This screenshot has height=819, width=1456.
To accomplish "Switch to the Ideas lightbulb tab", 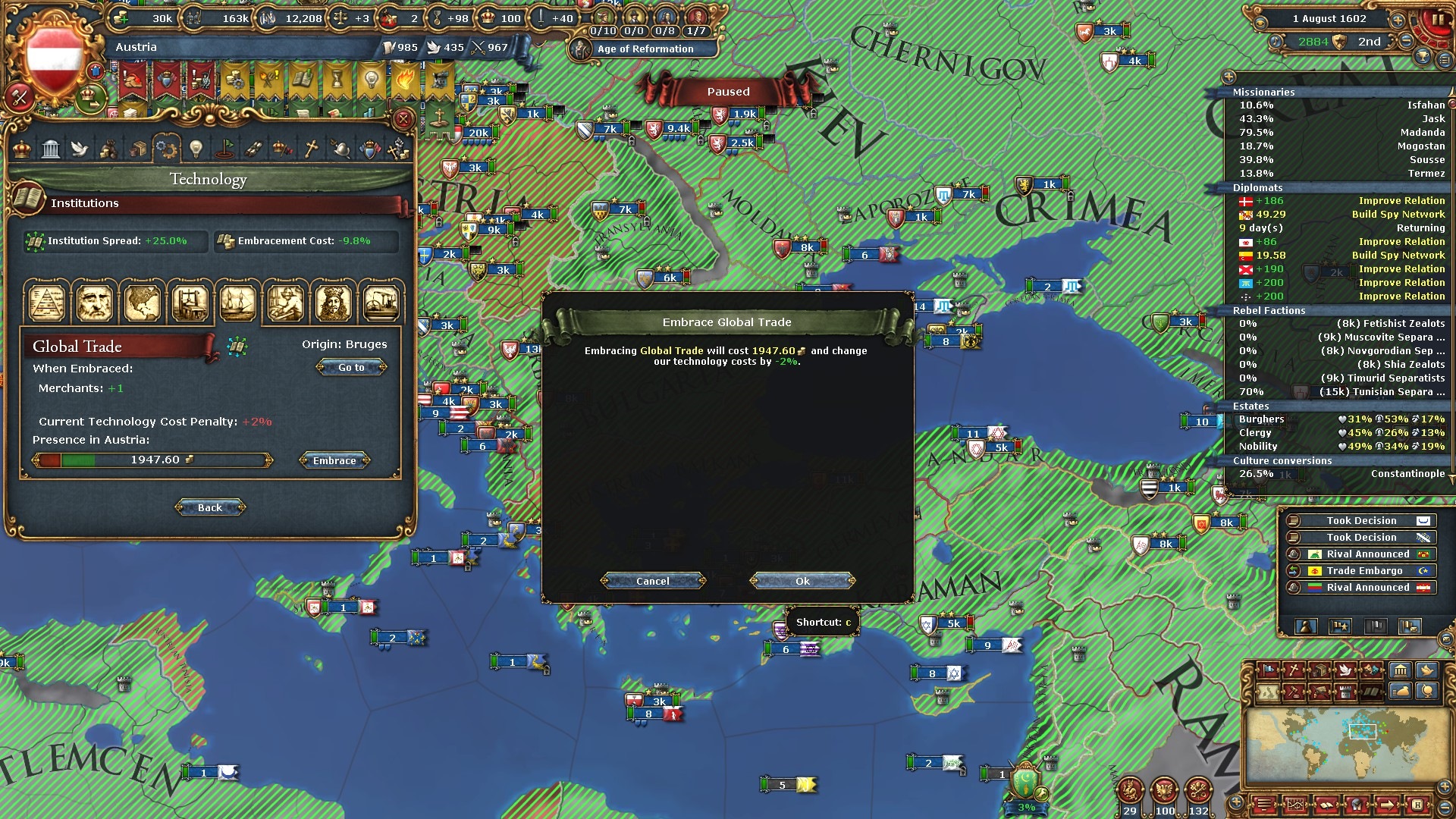I will tap(196, 149).
